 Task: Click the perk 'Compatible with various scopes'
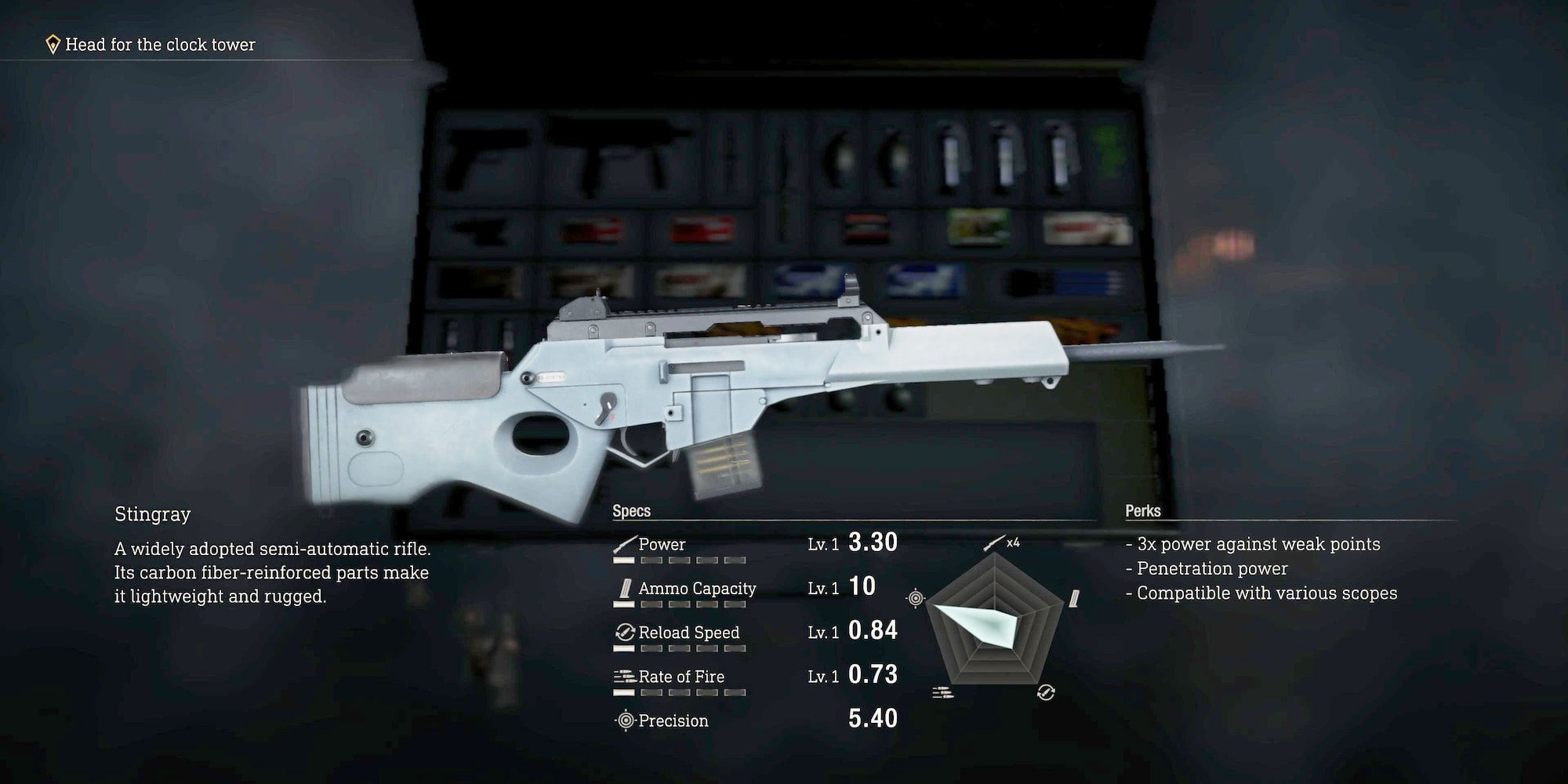click(1265, 593)
